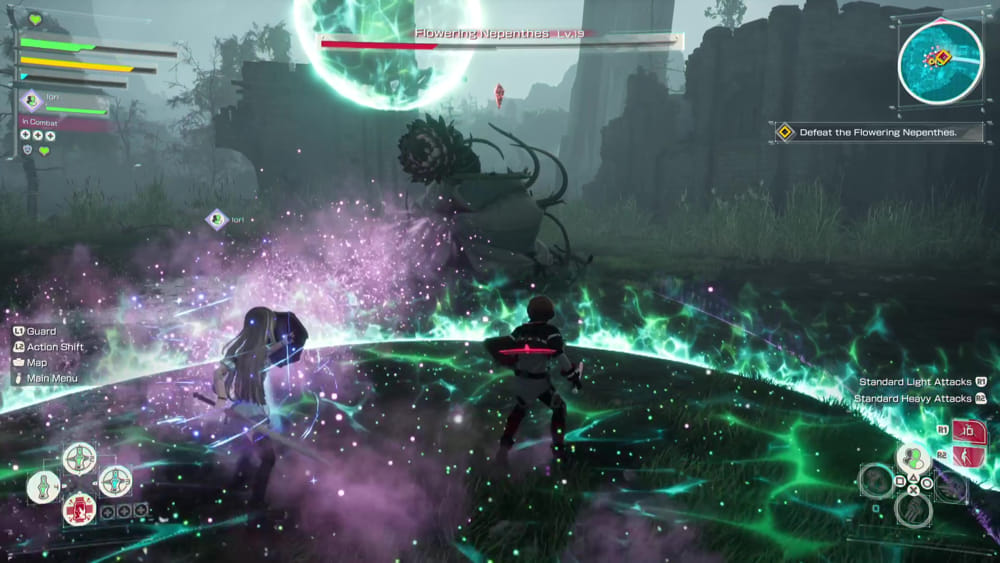The image size is (1000, 563).
Task: Activate the Standard Heavy Attacks skill icon
Action: pyautogui.click(x=966, y=457)
